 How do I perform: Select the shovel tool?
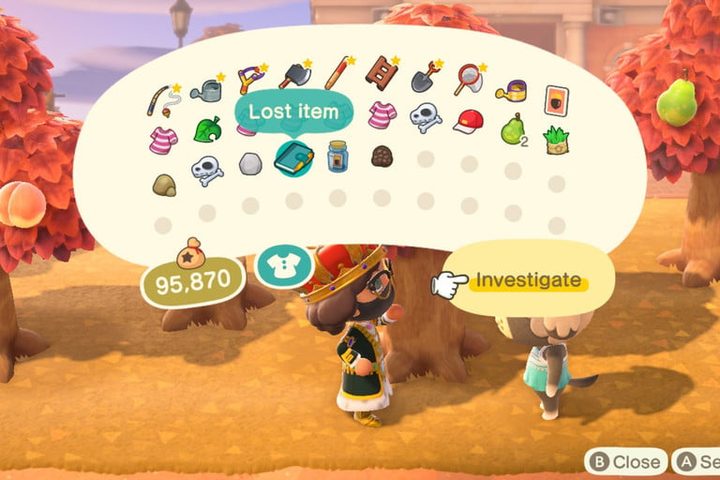(x=425, y=77)
